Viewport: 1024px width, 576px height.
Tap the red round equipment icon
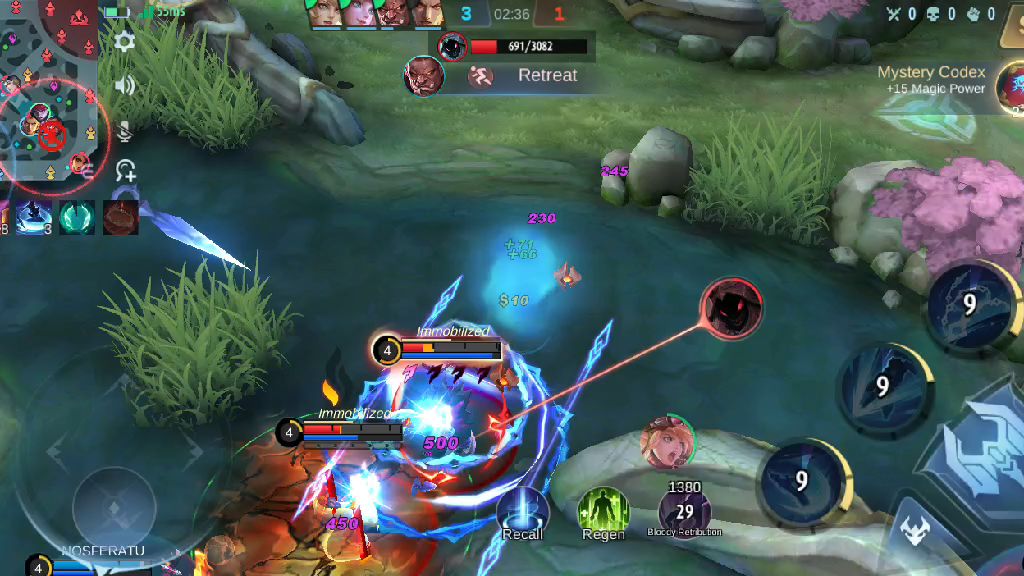coord(121,217)
